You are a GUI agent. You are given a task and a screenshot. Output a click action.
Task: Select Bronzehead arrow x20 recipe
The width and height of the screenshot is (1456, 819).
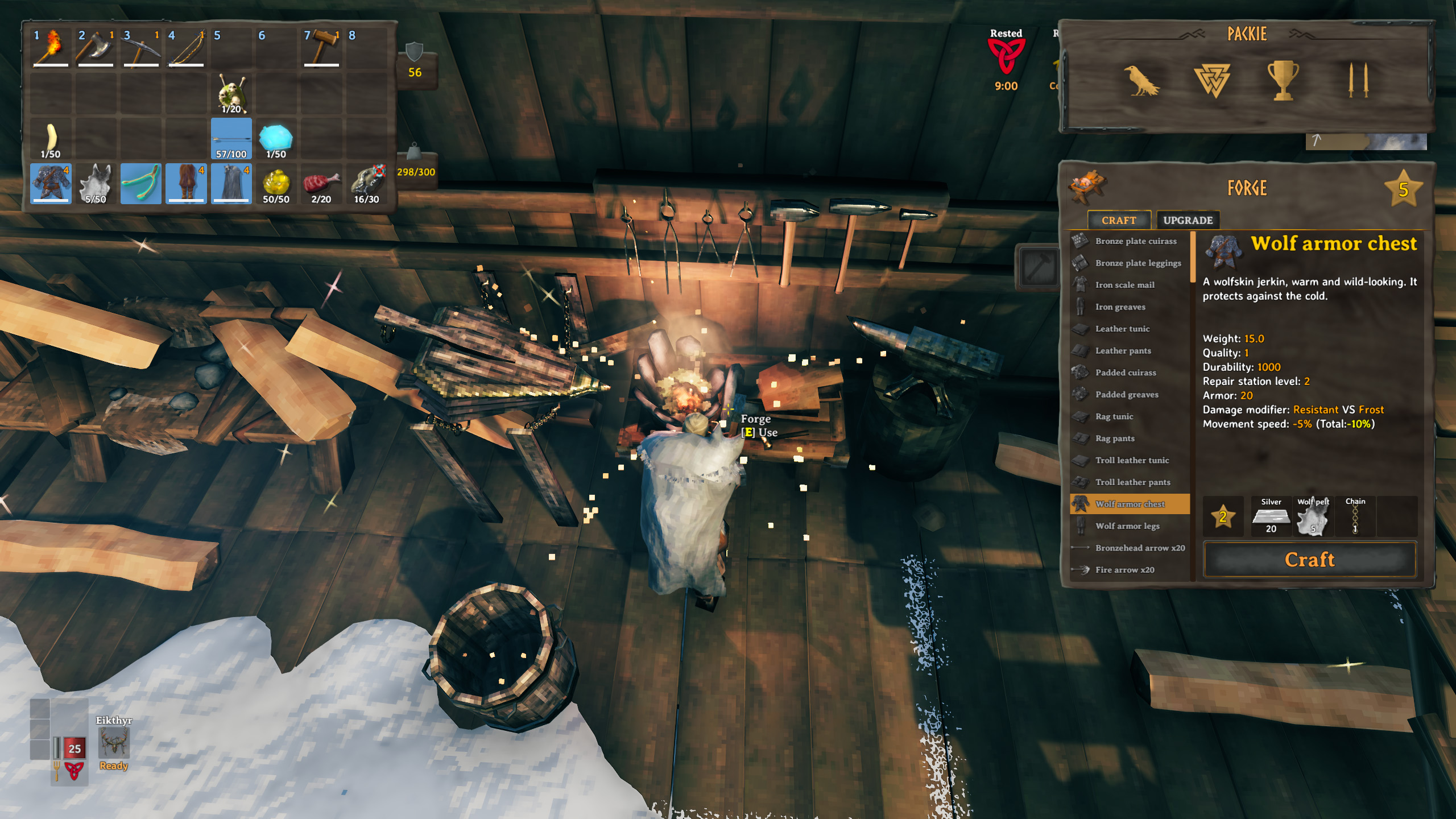pos(1140,548)
